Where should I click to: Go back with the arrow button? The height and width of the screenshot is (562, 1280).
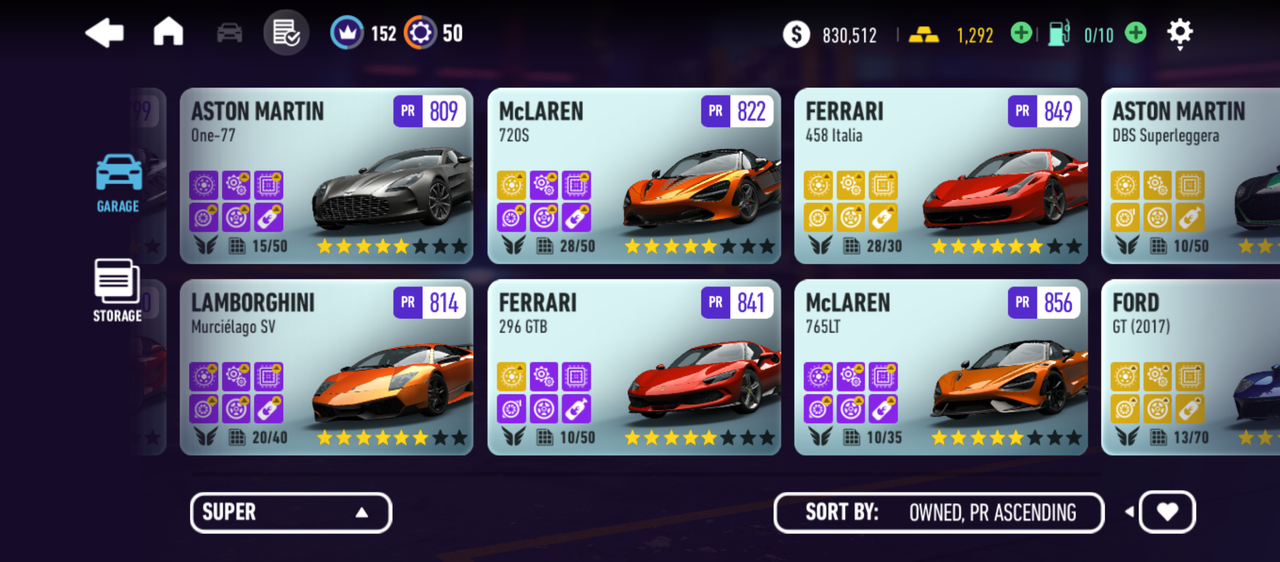tap(105, 33)
